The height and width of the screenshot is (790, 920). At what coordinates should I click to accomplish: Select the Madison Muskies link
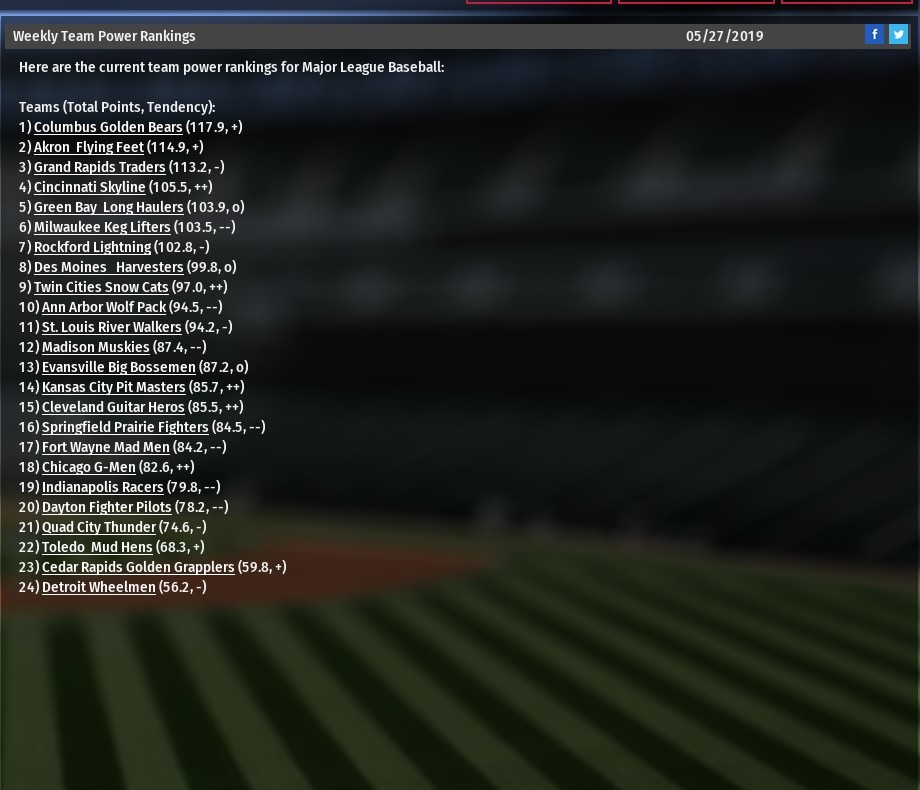pos(95,347)
